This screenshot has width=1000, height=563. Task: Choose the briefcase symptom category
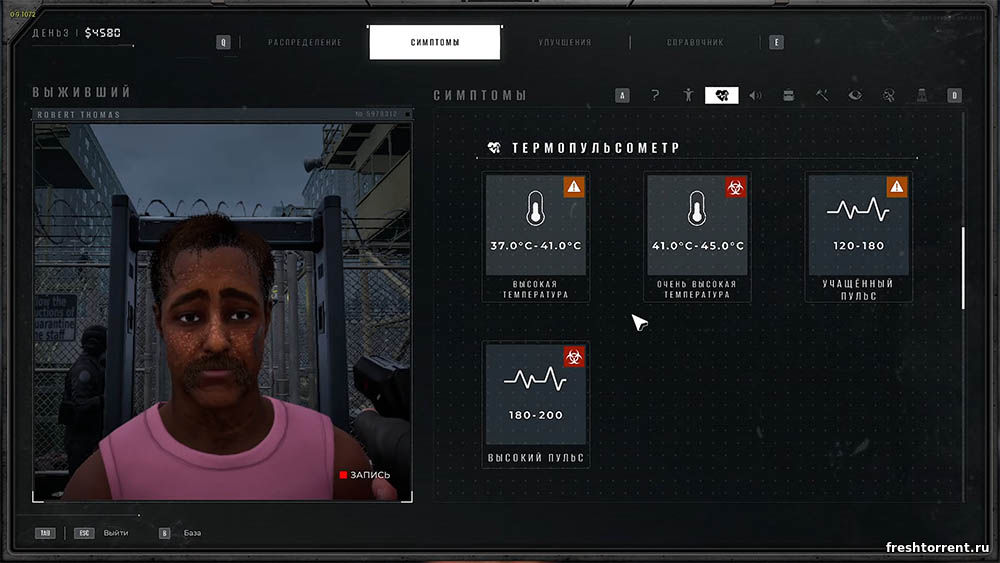click(x=788, y=96)
